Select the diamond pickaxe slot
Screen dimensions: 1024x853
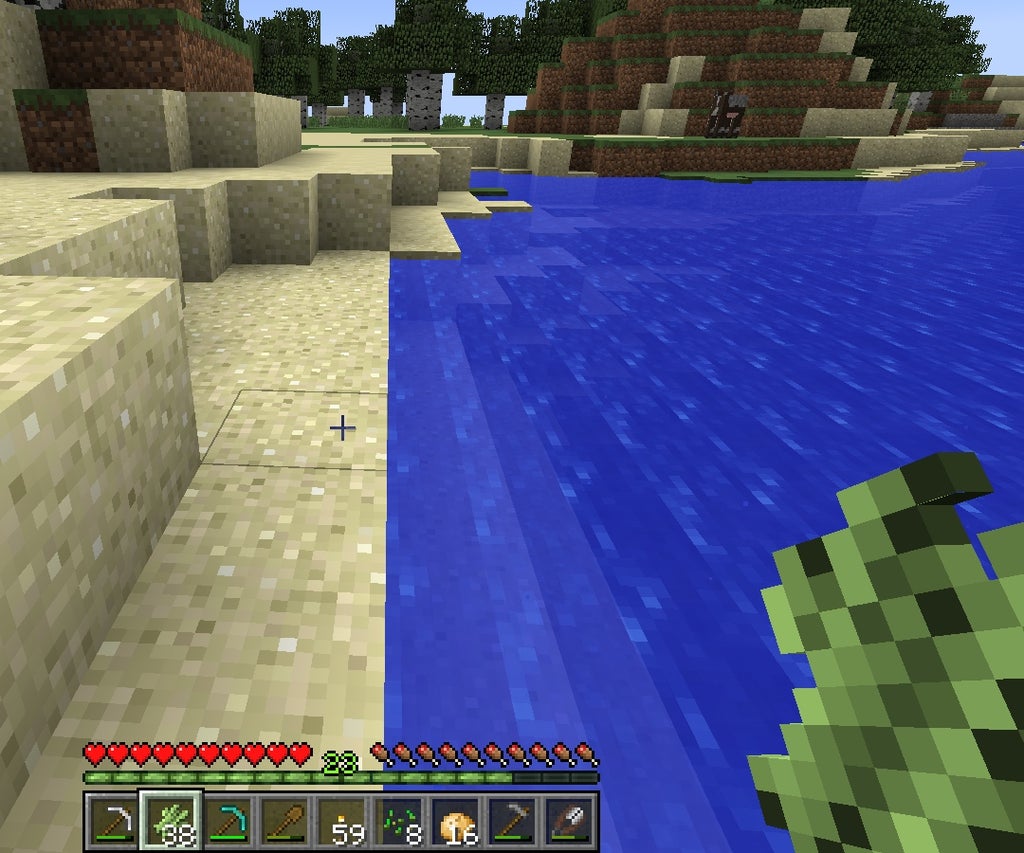pos(229,820)
